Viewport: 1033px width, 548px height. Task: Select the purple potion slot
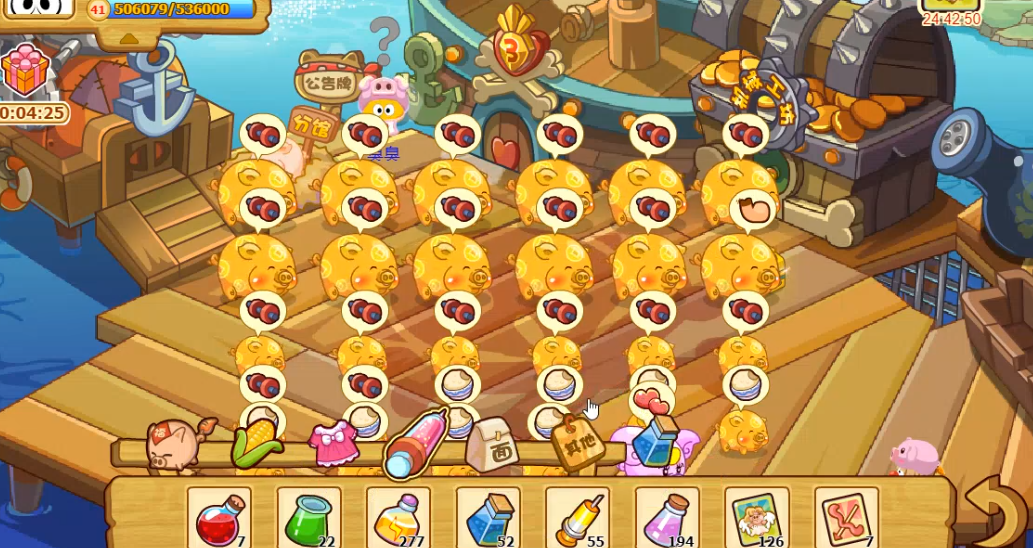coord(667,518)
